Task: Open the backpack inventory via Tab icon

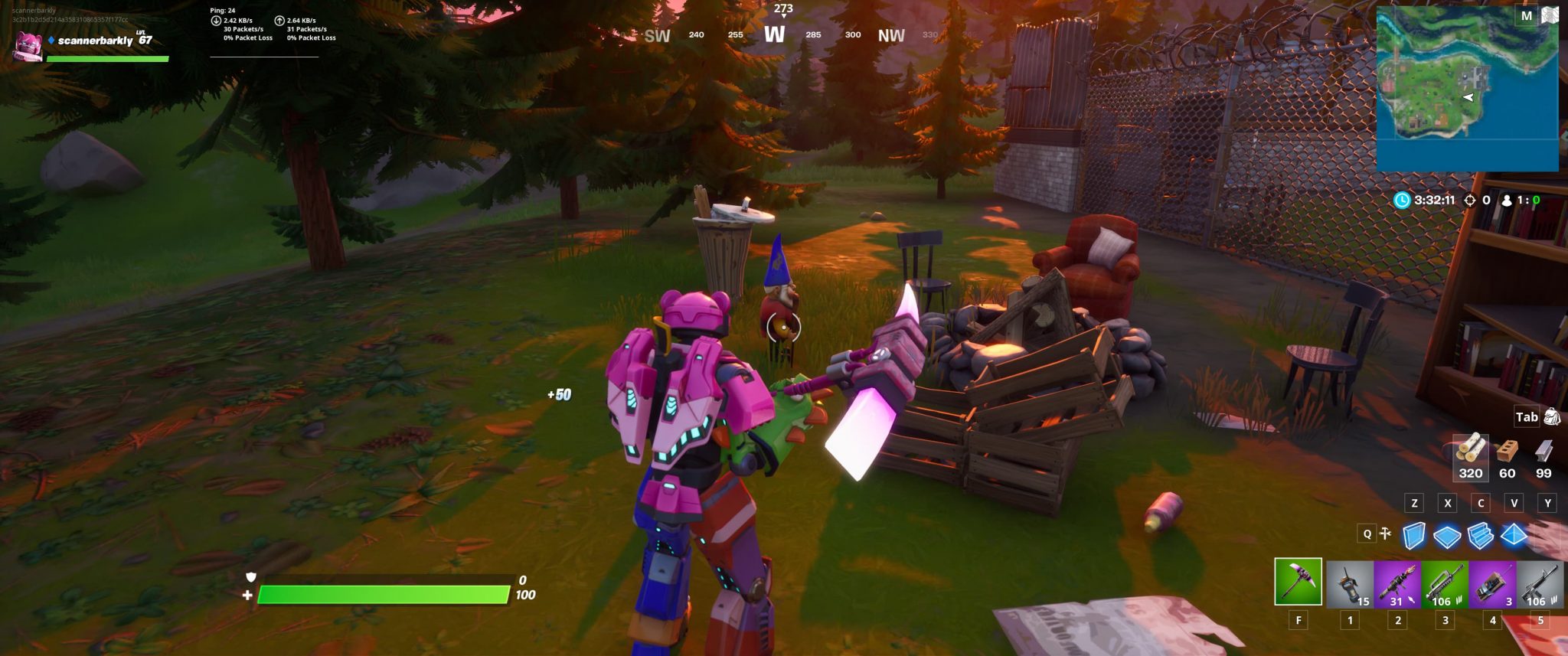Action: tap(1554, 417)
